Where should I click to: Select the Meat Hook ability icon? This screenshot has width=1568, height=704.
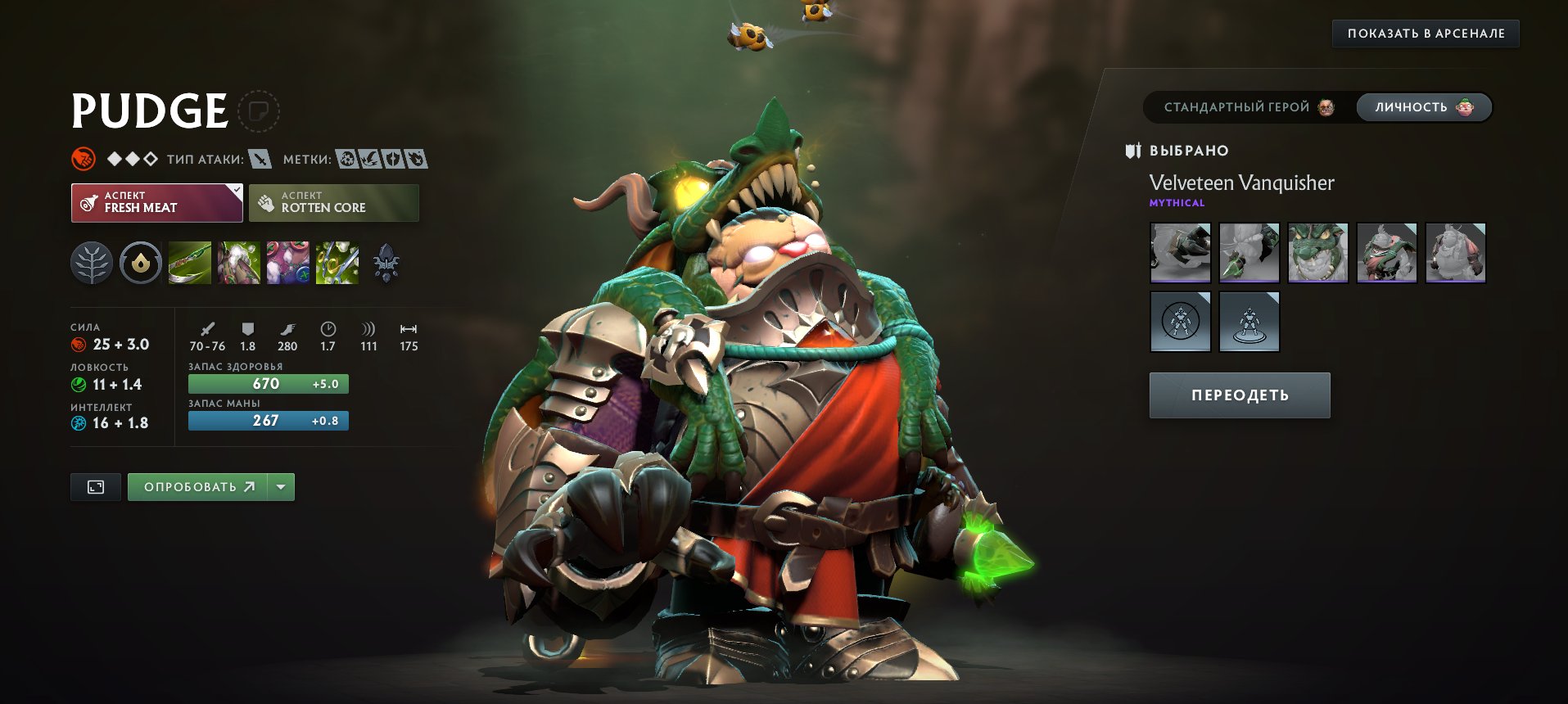189,263
